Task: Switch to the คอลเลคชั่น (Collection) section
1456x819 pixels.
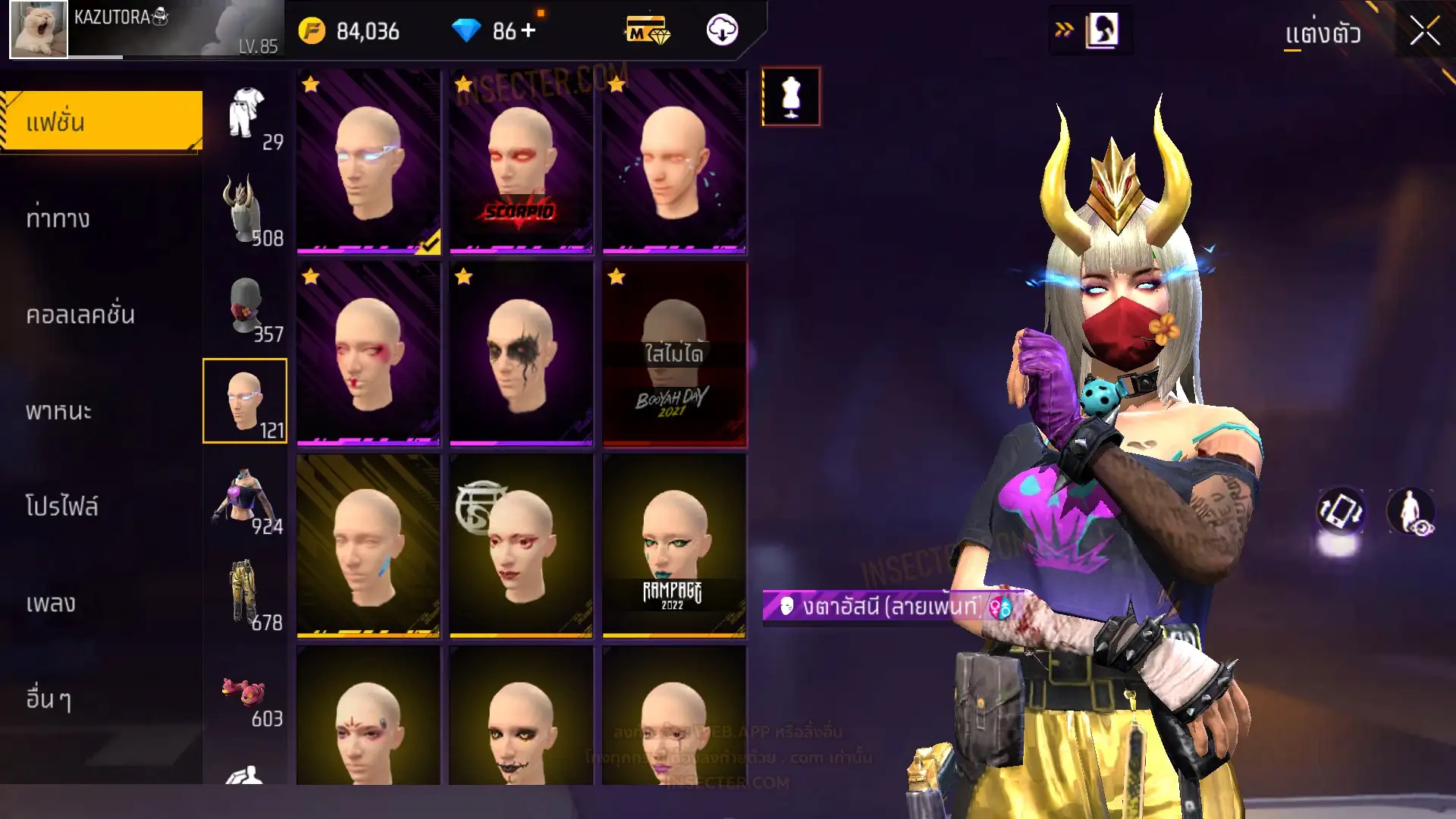Action: pyautogui.click(x=80, y=315)
